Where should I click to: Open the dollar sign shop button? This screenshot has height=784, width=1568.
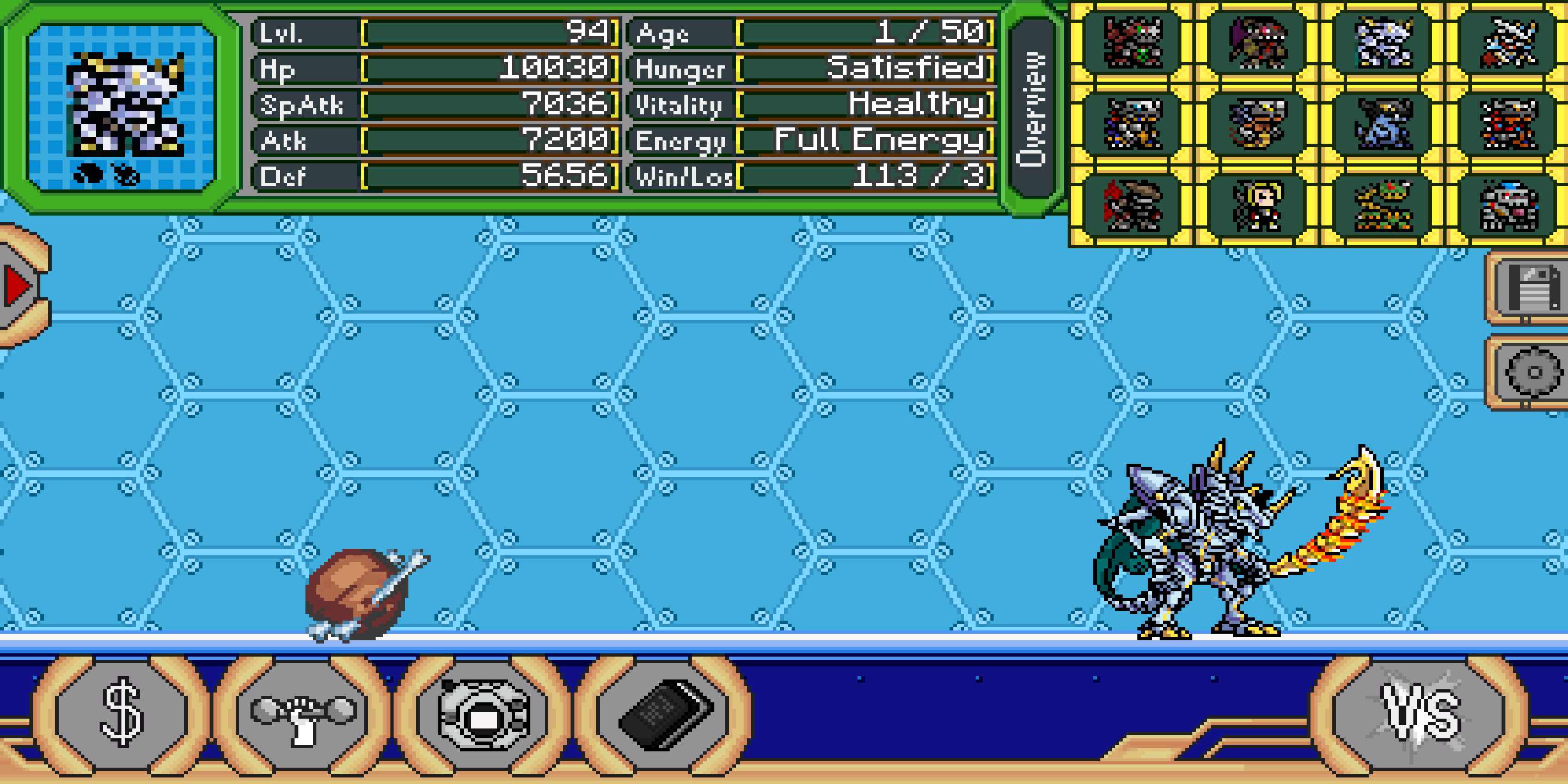tap(121, 713)
